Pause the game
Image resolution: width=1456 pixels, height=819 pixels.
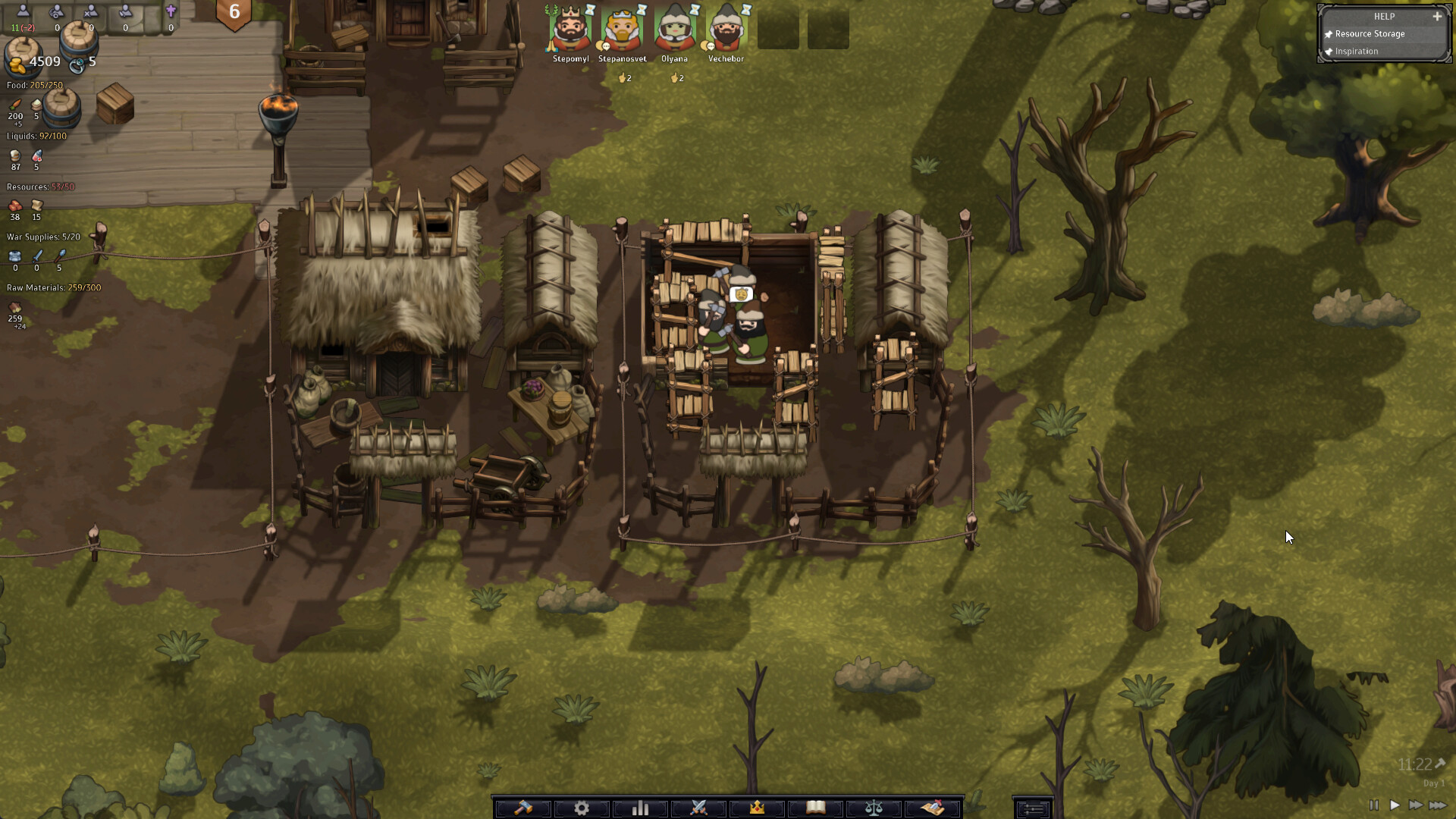coord(1374,805)
